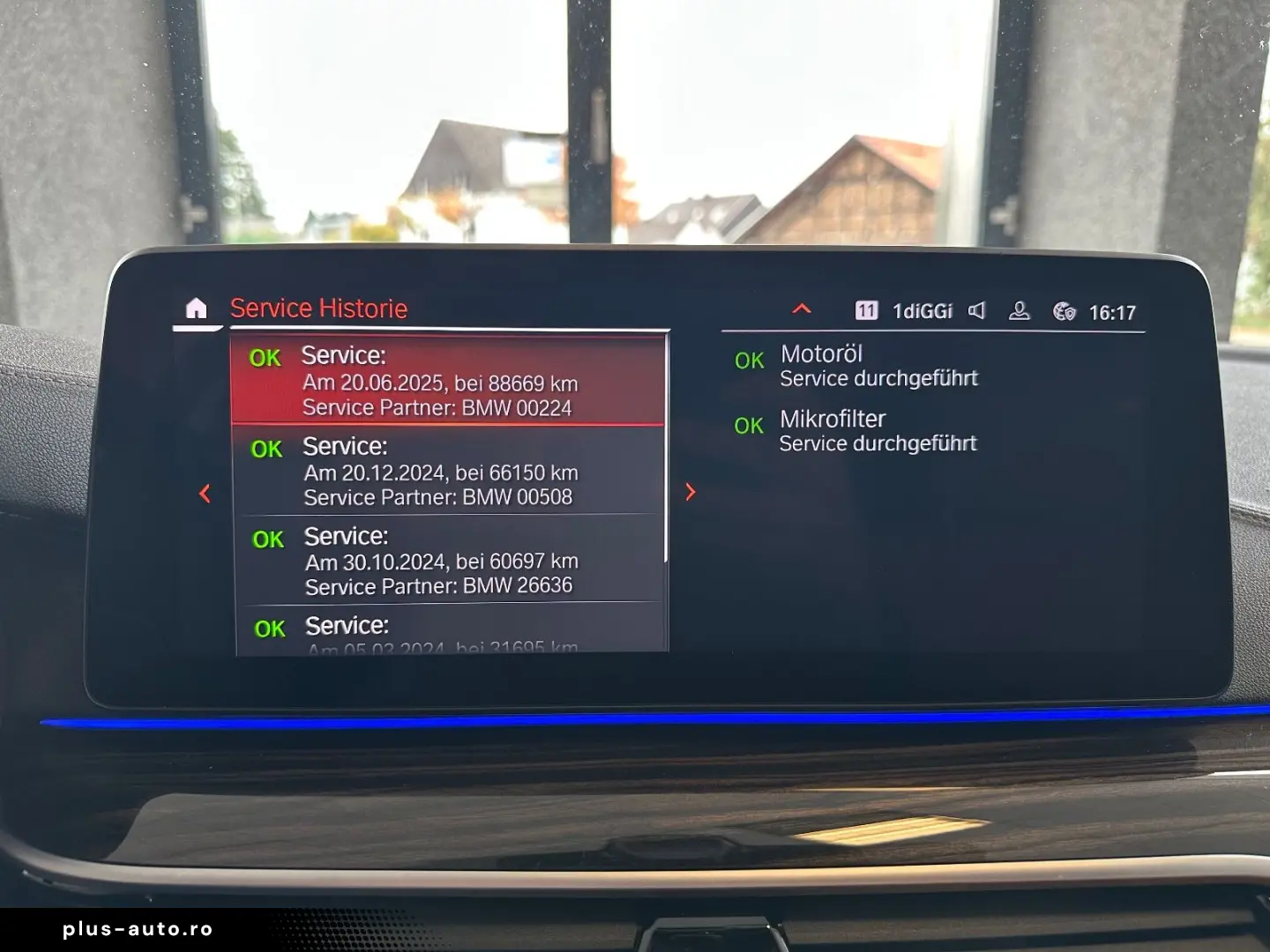Open the calendar icon showing 11
The height and width of the screenshot is (952, 1270).
(x=867, y=310)
